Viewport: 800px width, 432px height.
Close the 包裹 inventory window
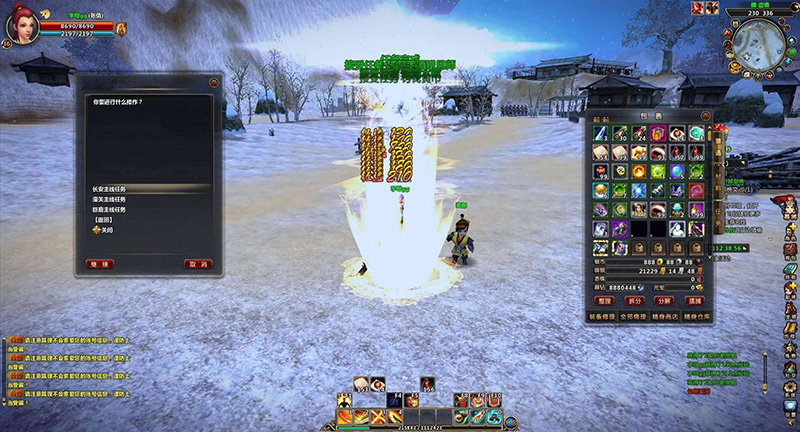pyautogui.click(x=705, y=116)
